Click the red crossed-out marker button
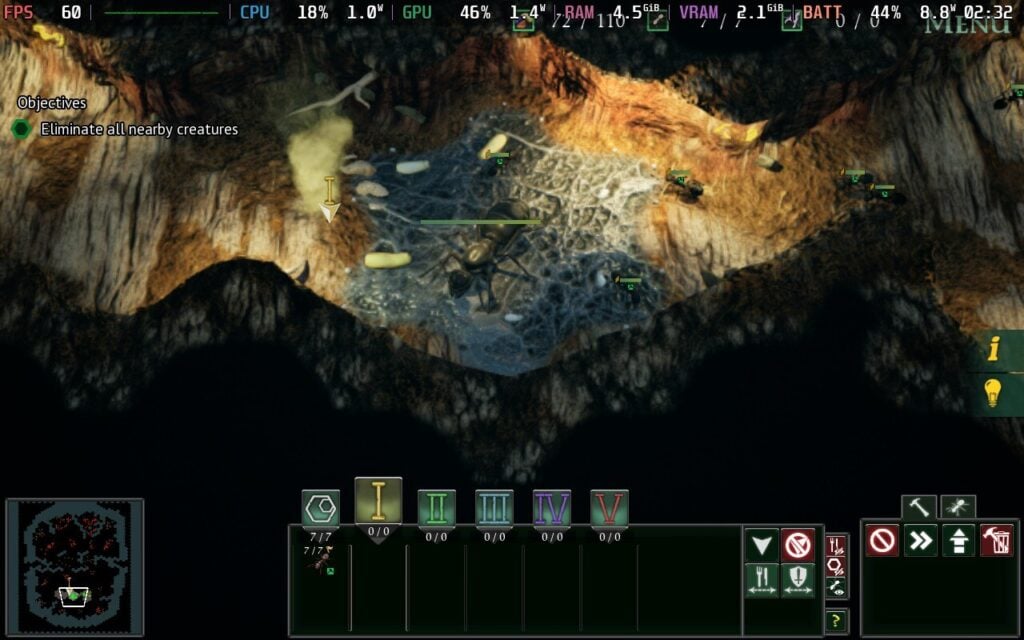The image size is (1024, 640). 797,545
